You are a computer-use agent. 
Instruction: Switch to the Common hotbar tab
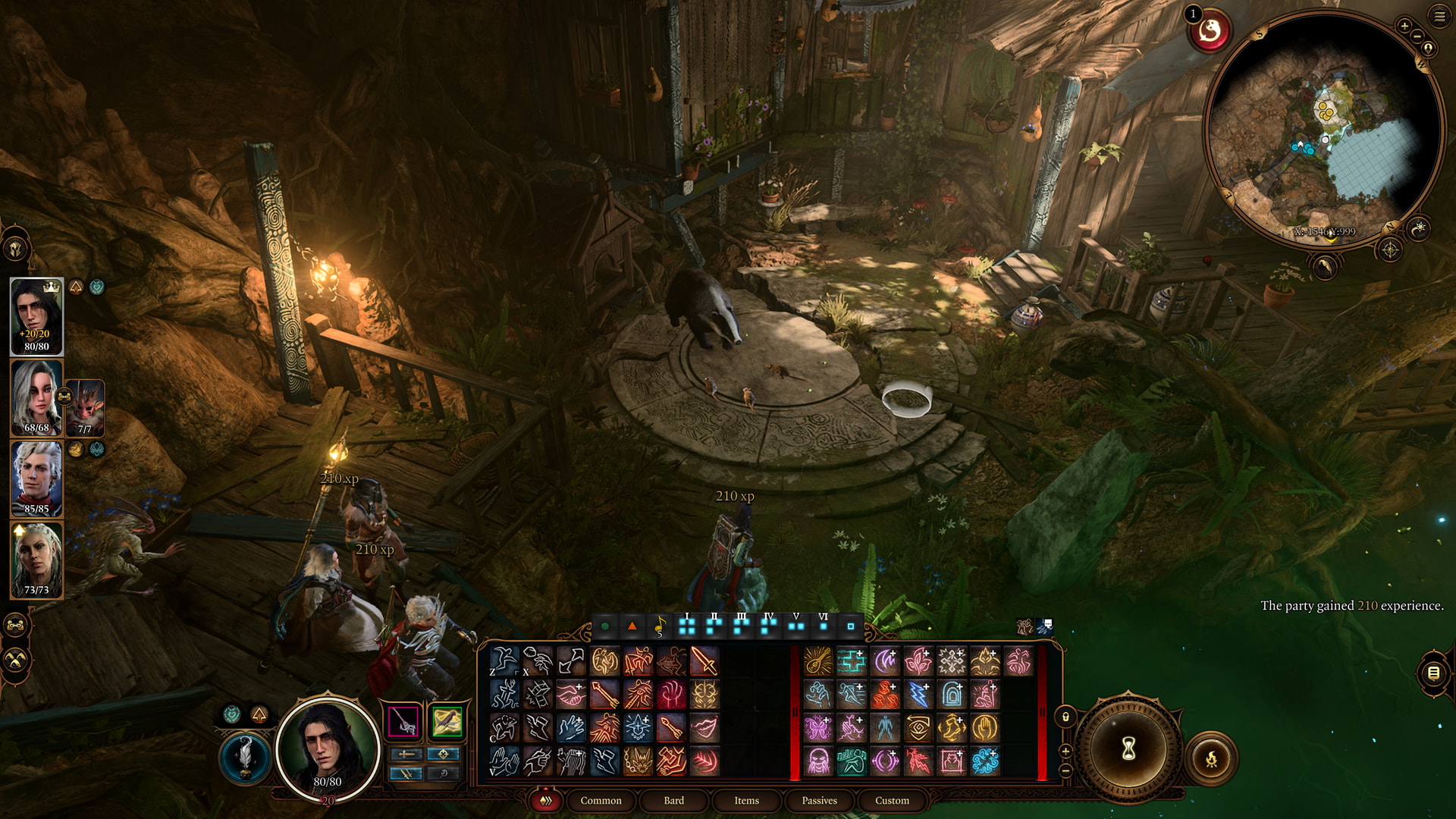(601, 800)
